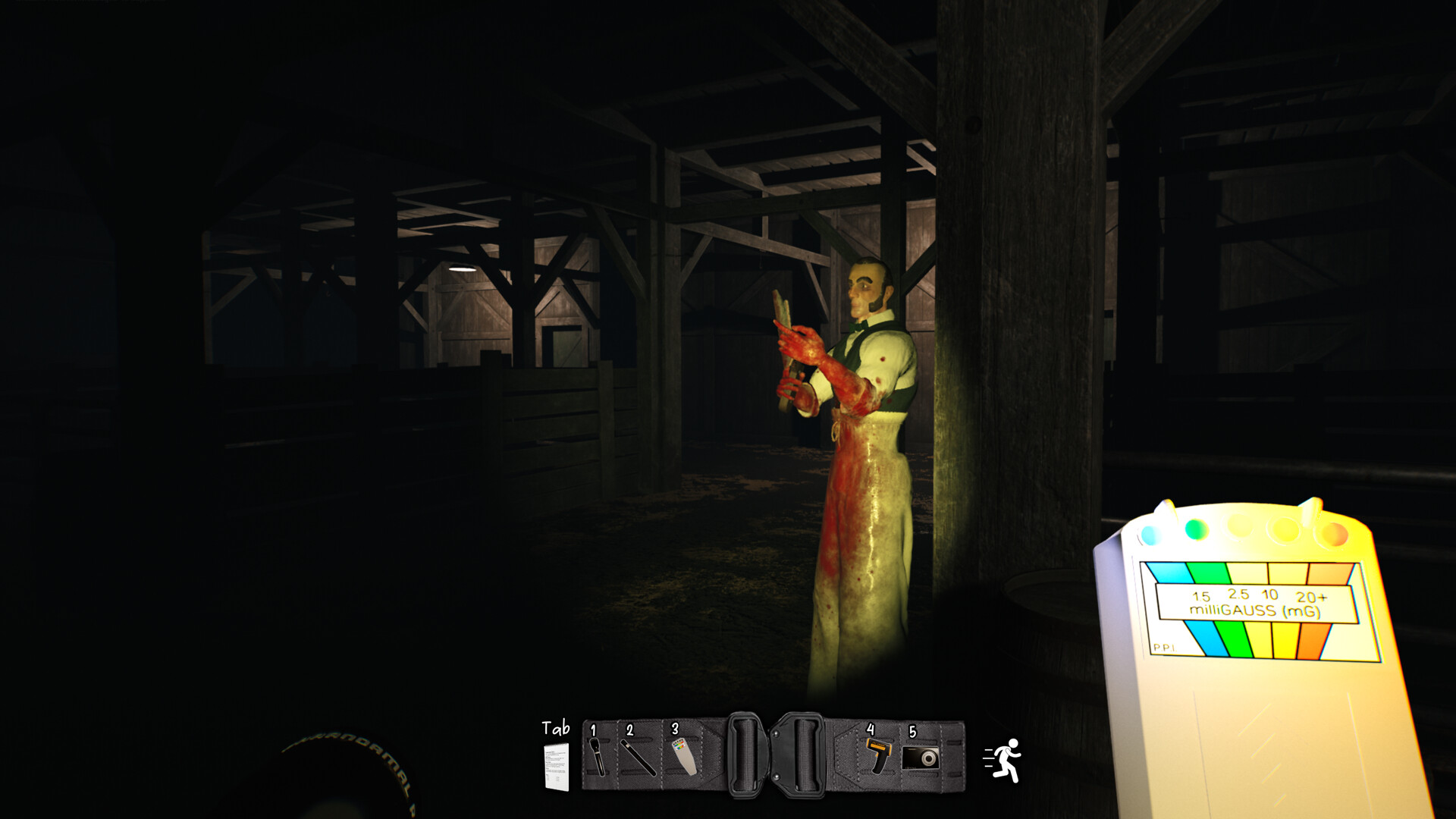Click the P.P.I. label on the meter

[1166, 648]
